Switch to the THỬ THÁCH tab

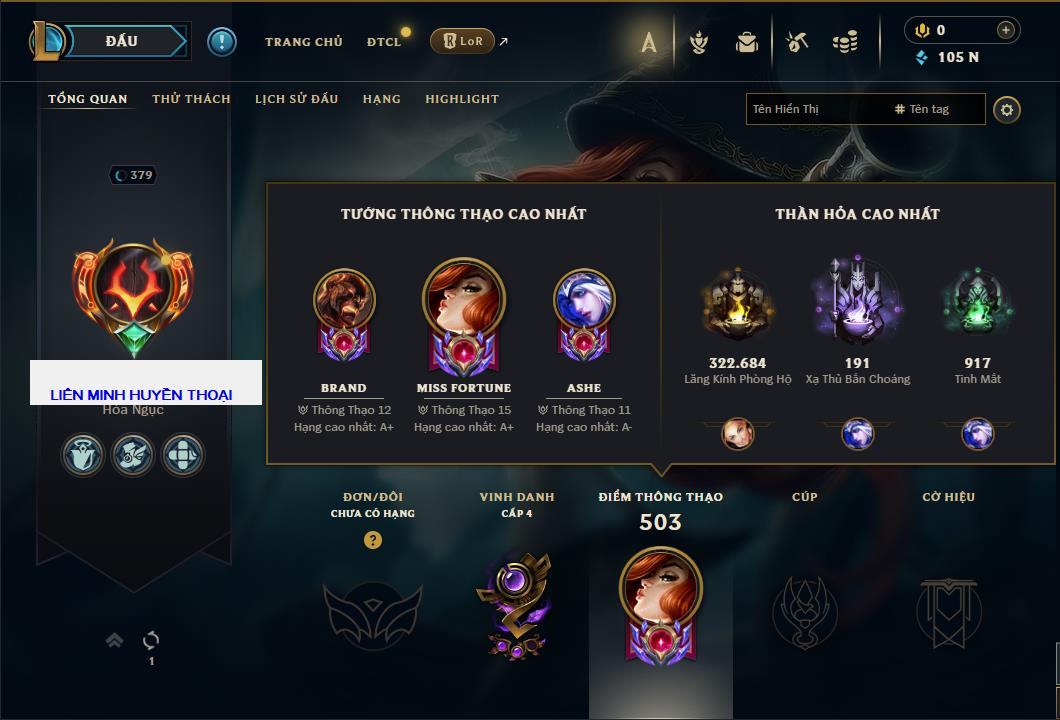191,99
